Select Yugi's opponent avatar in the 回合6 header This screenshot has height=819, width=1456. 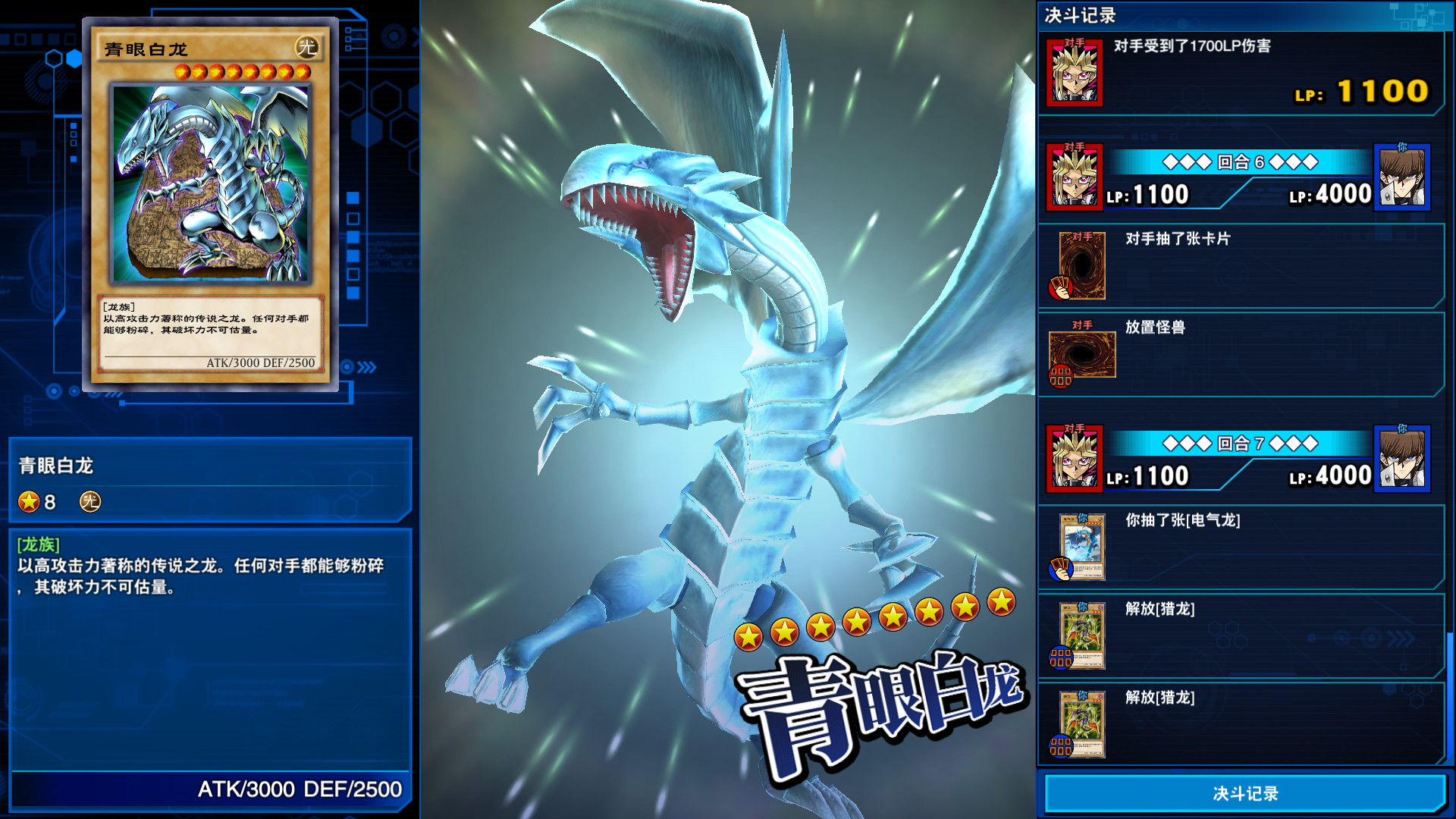[1075, 176]
